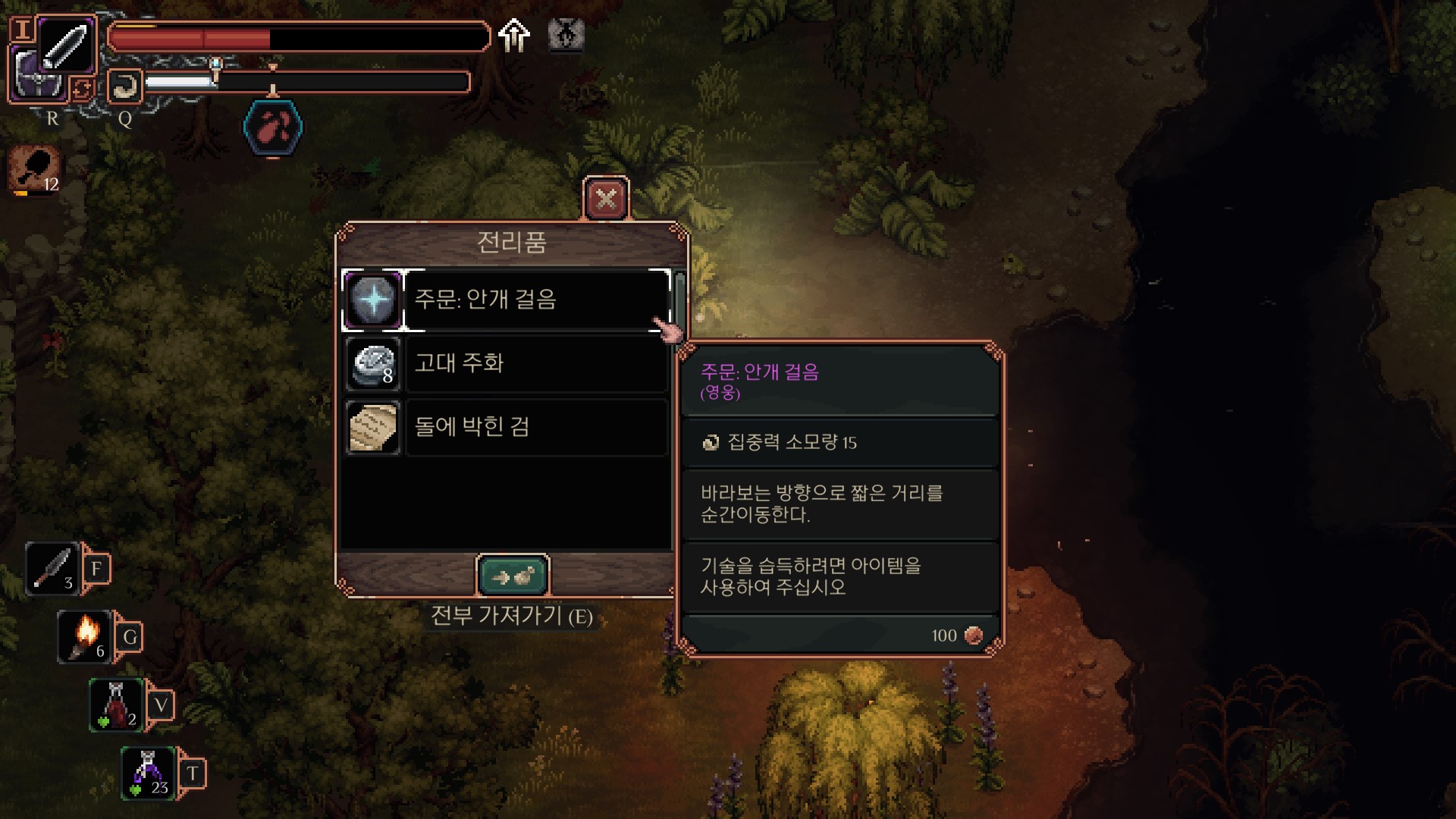Use the torch quick slot
Image resolution: width=1456 pixels, height=819 pixels.
pos(85,637)
